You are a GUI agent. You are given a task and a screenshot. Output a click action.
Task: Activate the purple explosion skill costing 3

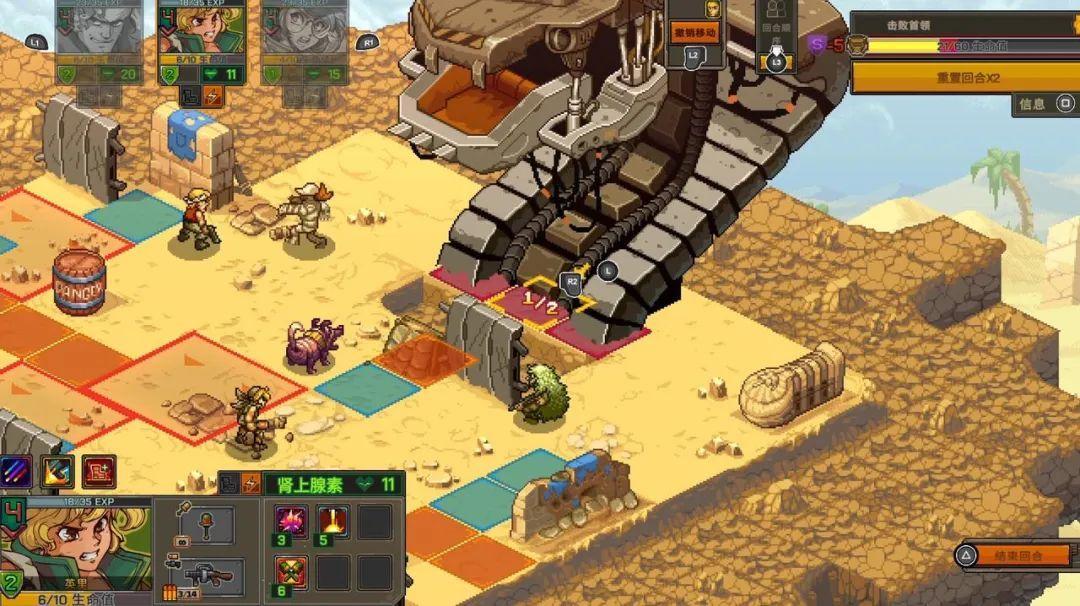(292, 522)
